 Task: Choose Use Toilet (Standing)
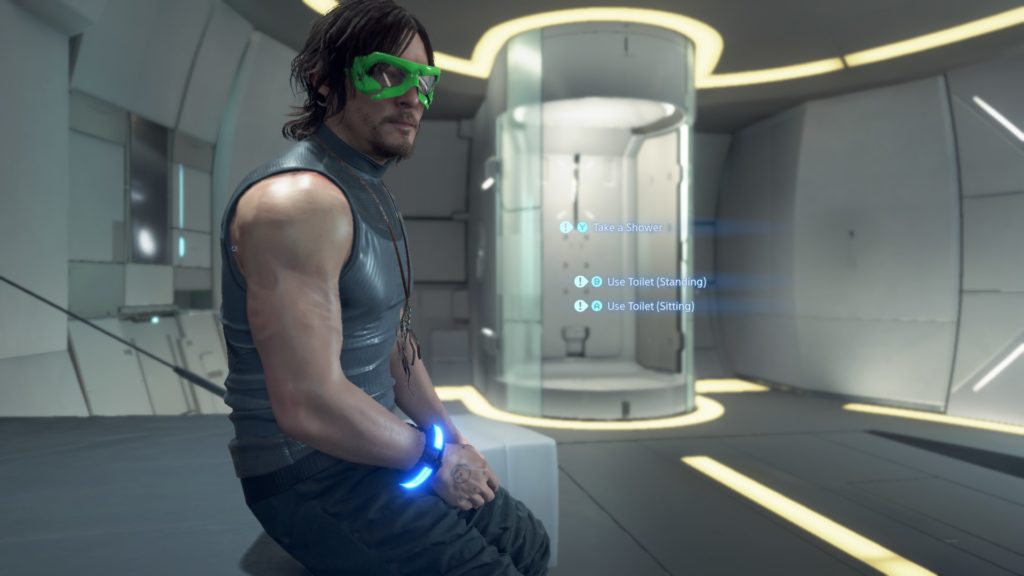coord(655,282)
